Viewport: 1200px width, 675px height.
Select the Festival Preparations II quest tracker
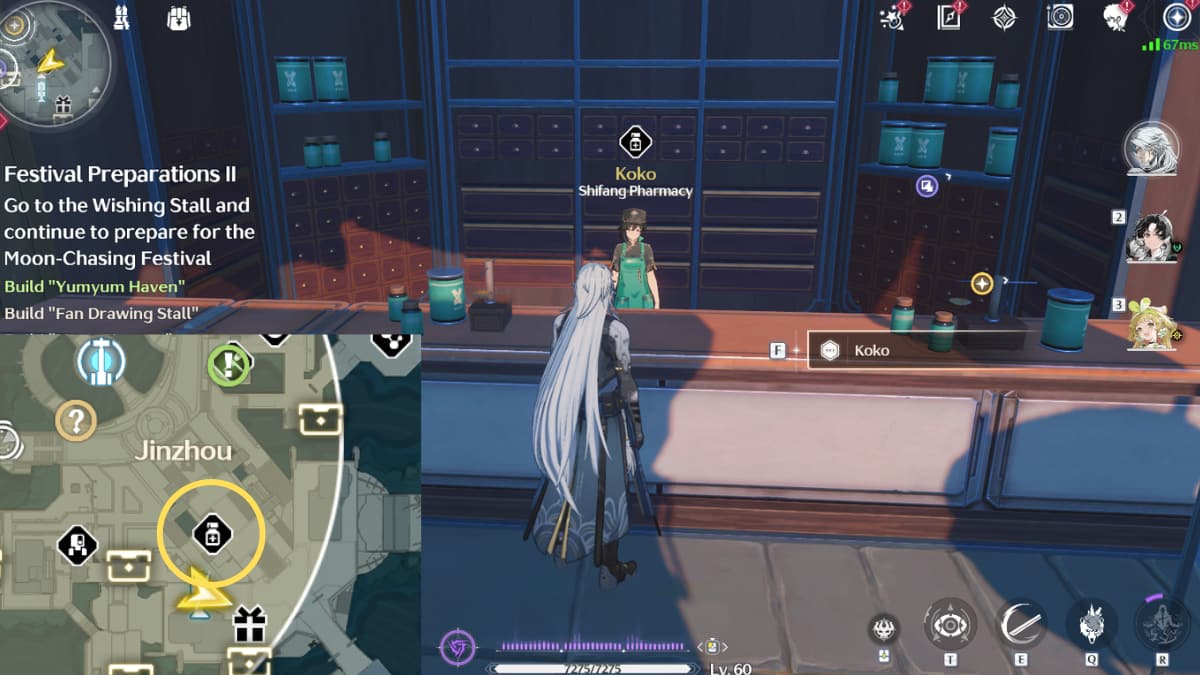pyautogui.click(x=120, y=174)
